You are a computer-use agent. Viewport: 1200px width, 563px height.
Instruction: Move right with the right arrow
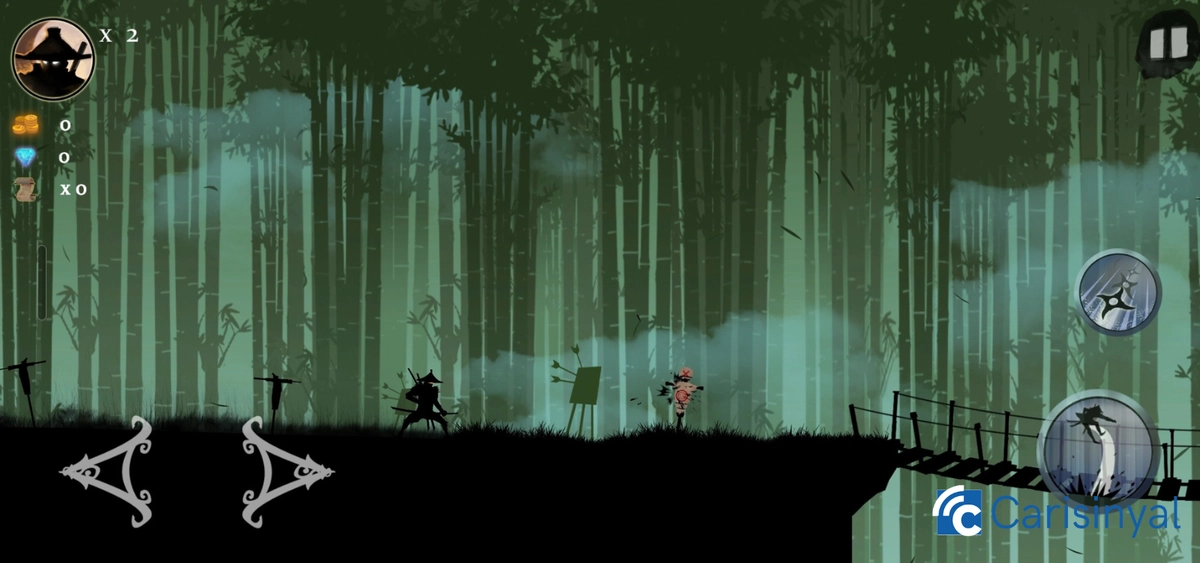click(286, 472)
